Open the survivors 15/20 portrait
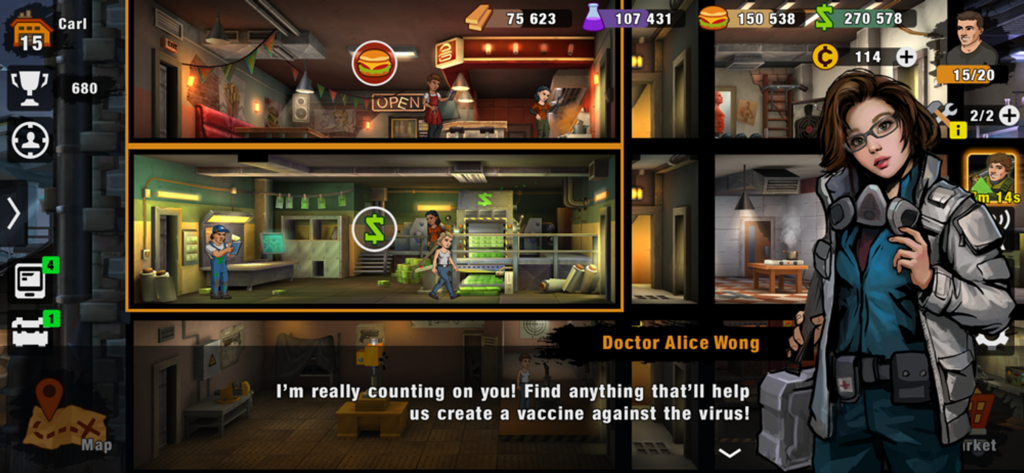The height and width of the screenshot is (473, 1024). [967, 45]
